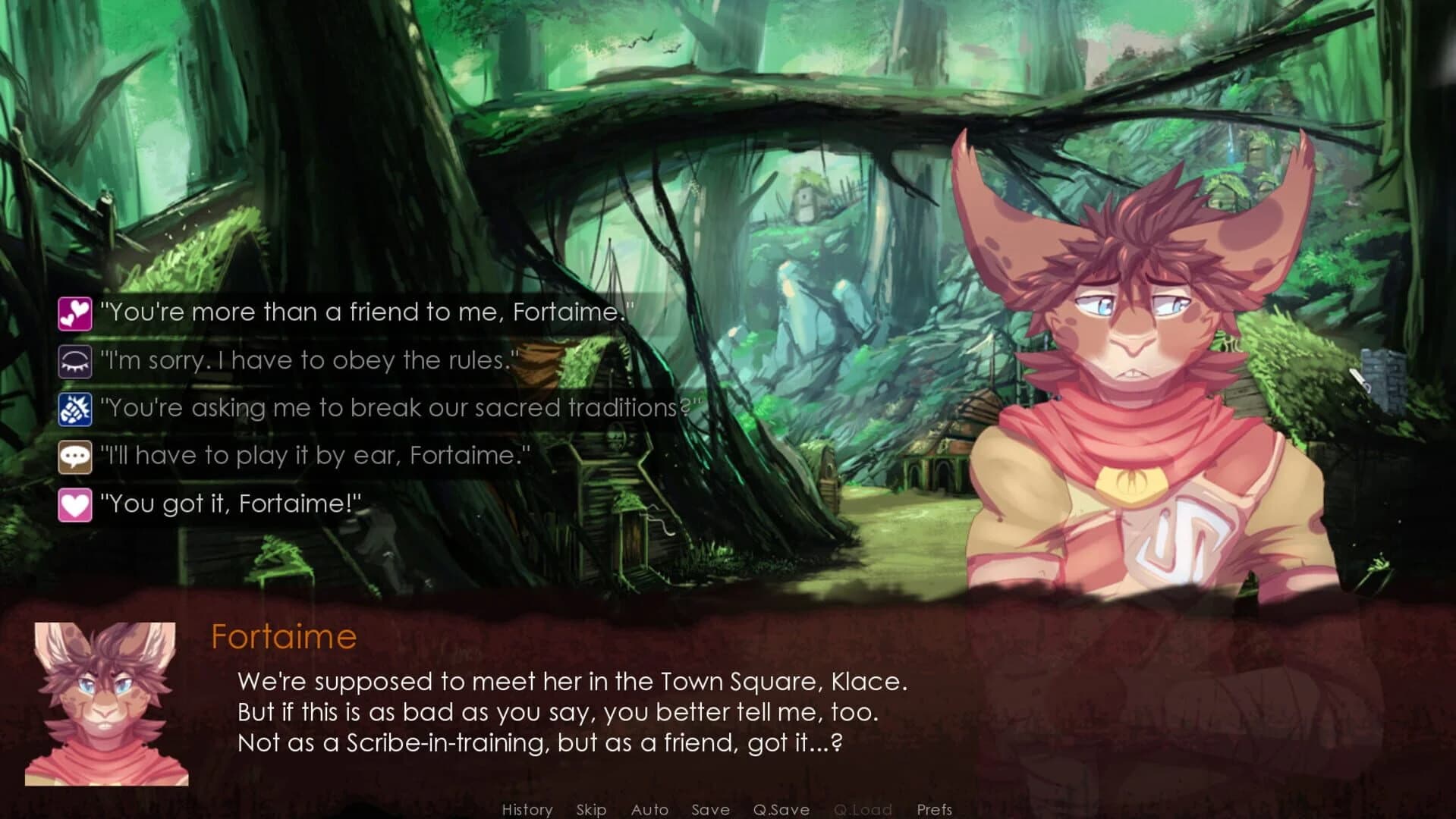The width and height of the screenshot is (1456, 819).
Task: Click the white heart icon on the last choice
Action: coord(75,504)
